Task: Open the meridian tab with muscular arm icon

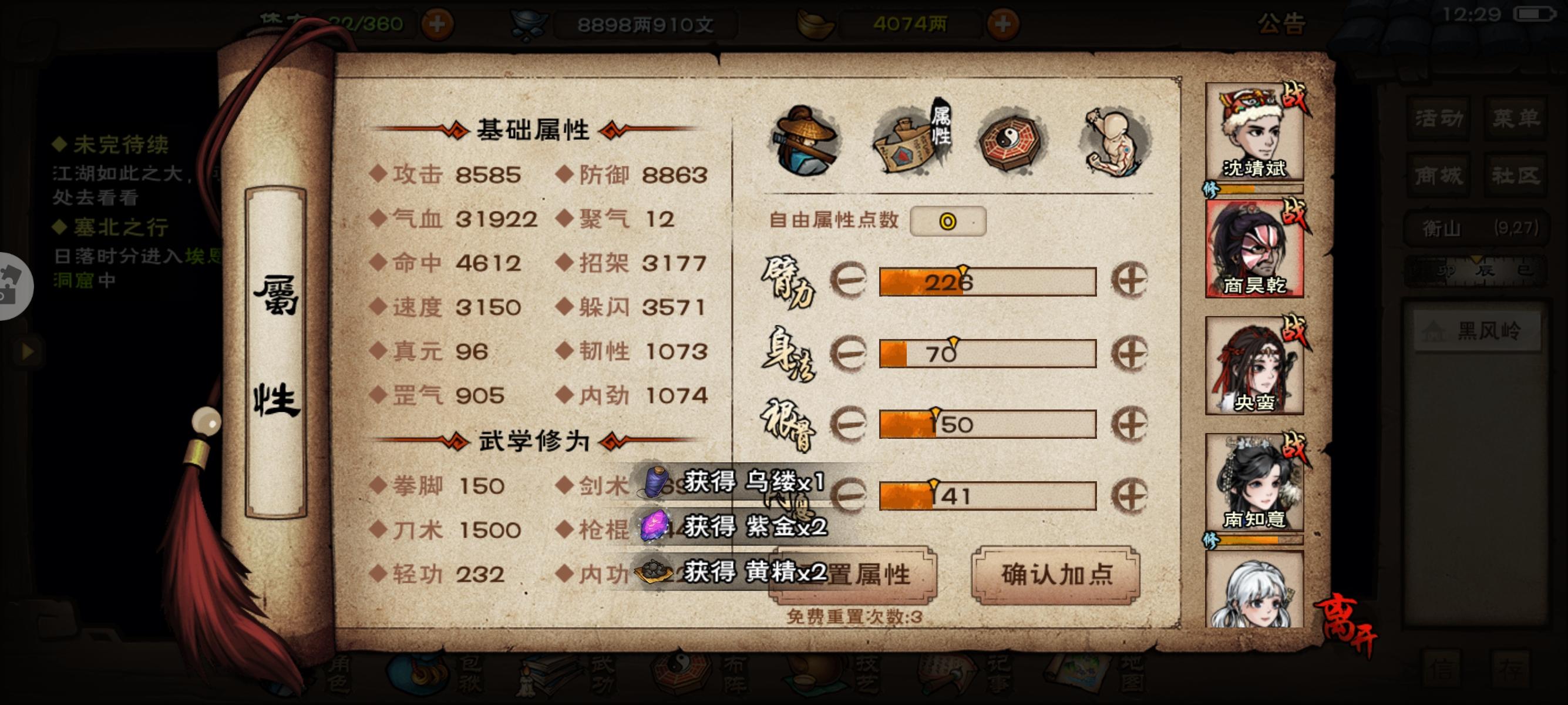Action: coord(1114,140)
